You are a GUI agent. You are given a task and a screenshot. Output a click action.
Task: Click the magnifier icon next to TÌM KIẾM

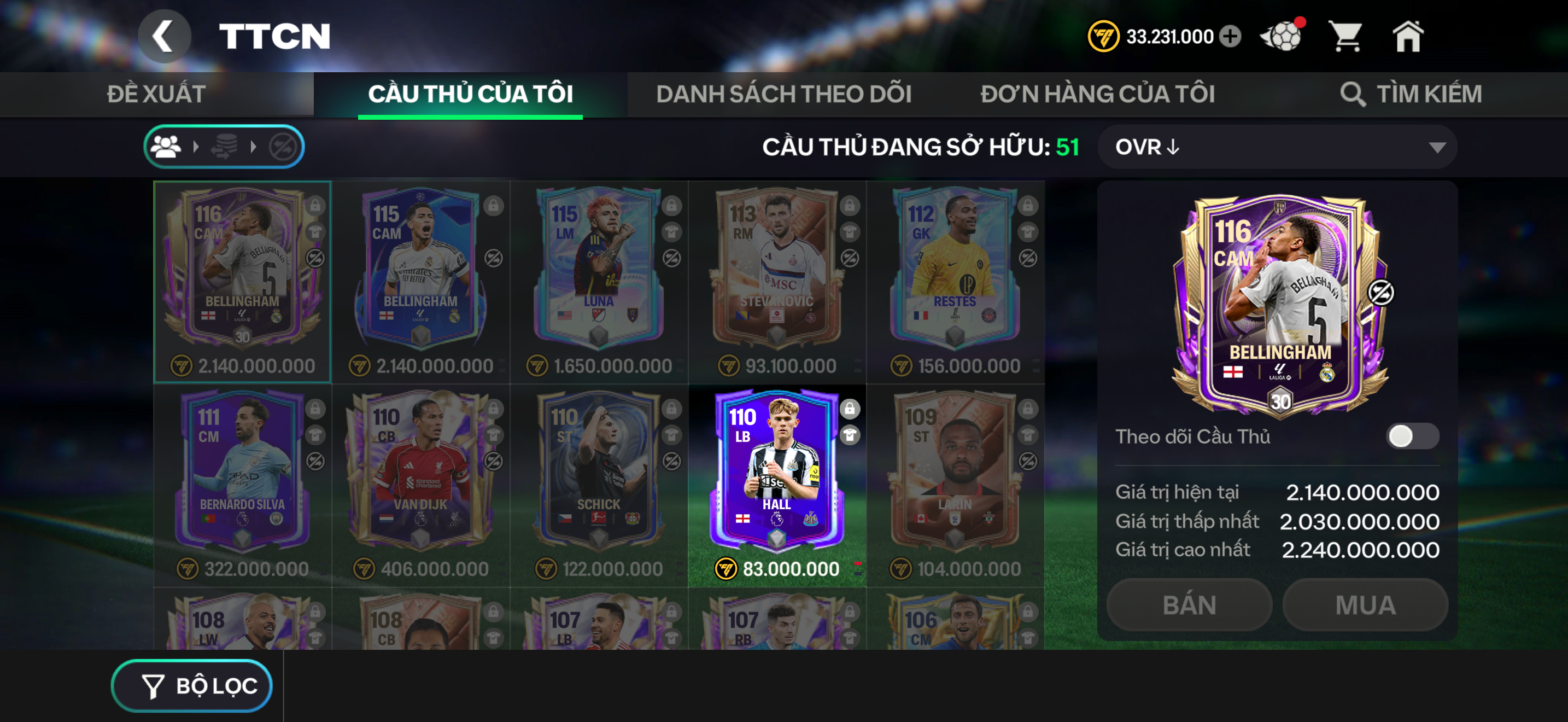click(x=1355, y=94)
